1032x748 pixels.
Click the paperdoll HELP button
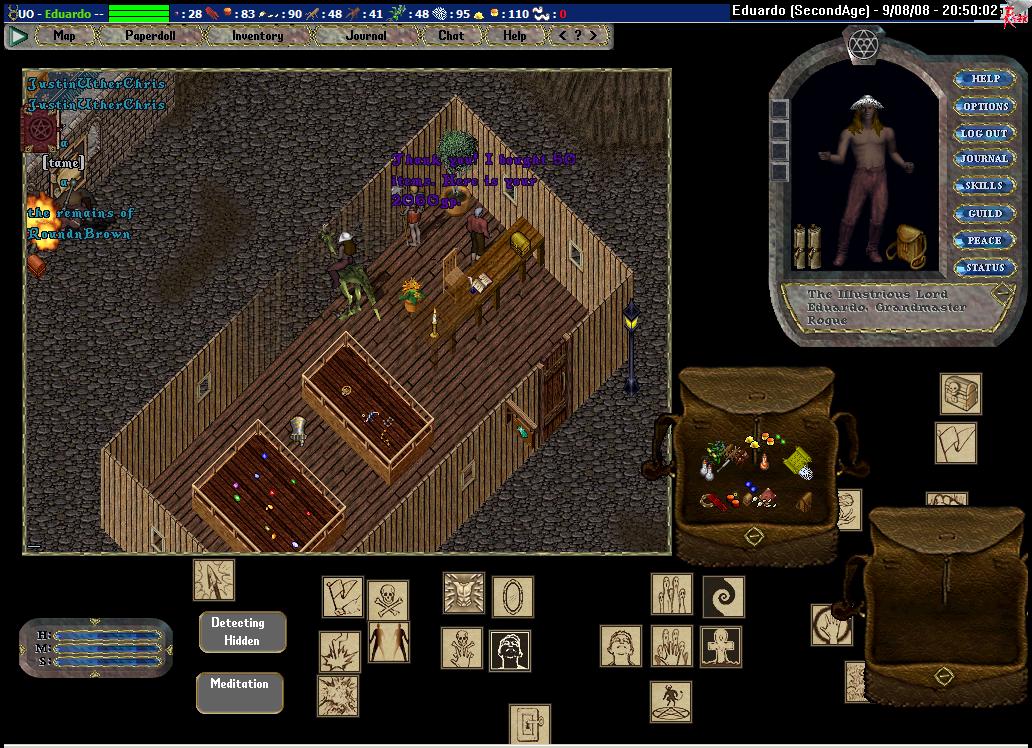point(984,79)
